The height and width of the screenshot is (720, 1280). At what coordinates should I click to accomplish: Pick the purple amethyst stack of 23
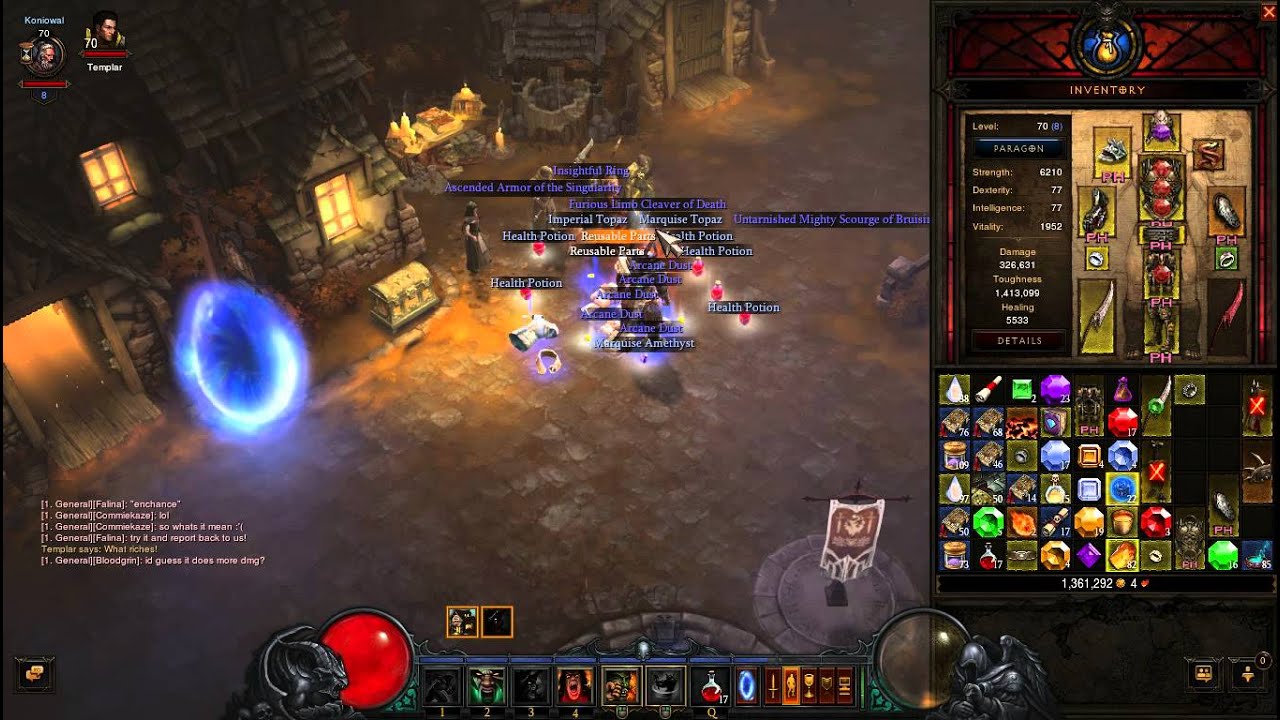coord(1054,389)
